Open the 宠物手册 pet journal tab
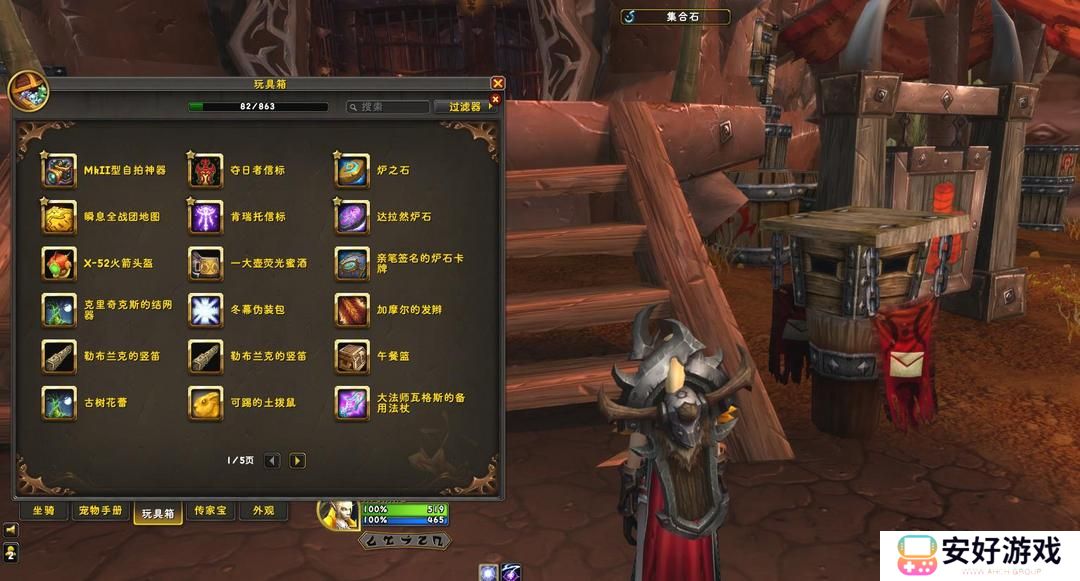 [100, 511]
